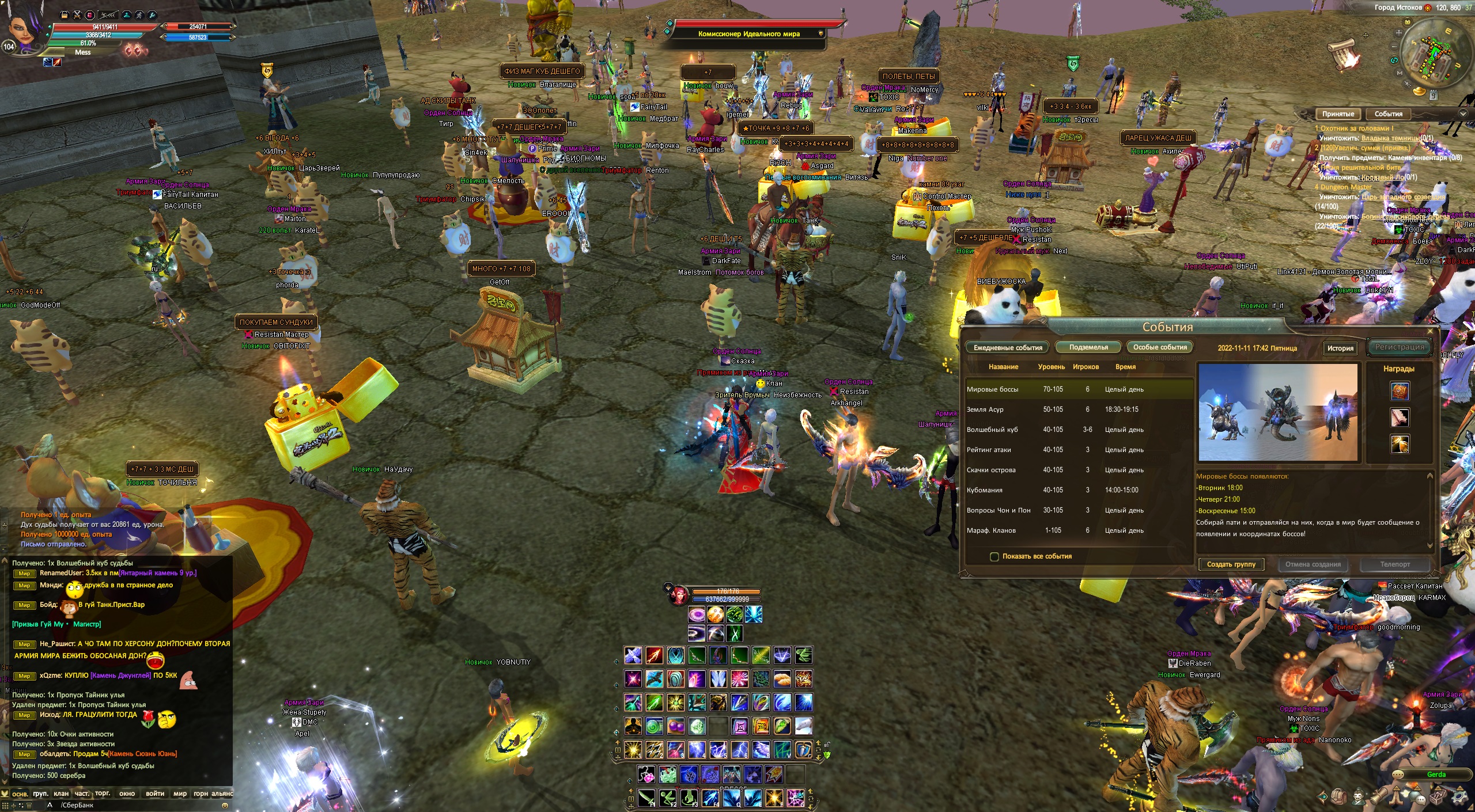Image resolution: width=1475 pixels, height=812 pixels.
Task: Click the glowing scroll notification icon
Action: (x=1344, y=54)
